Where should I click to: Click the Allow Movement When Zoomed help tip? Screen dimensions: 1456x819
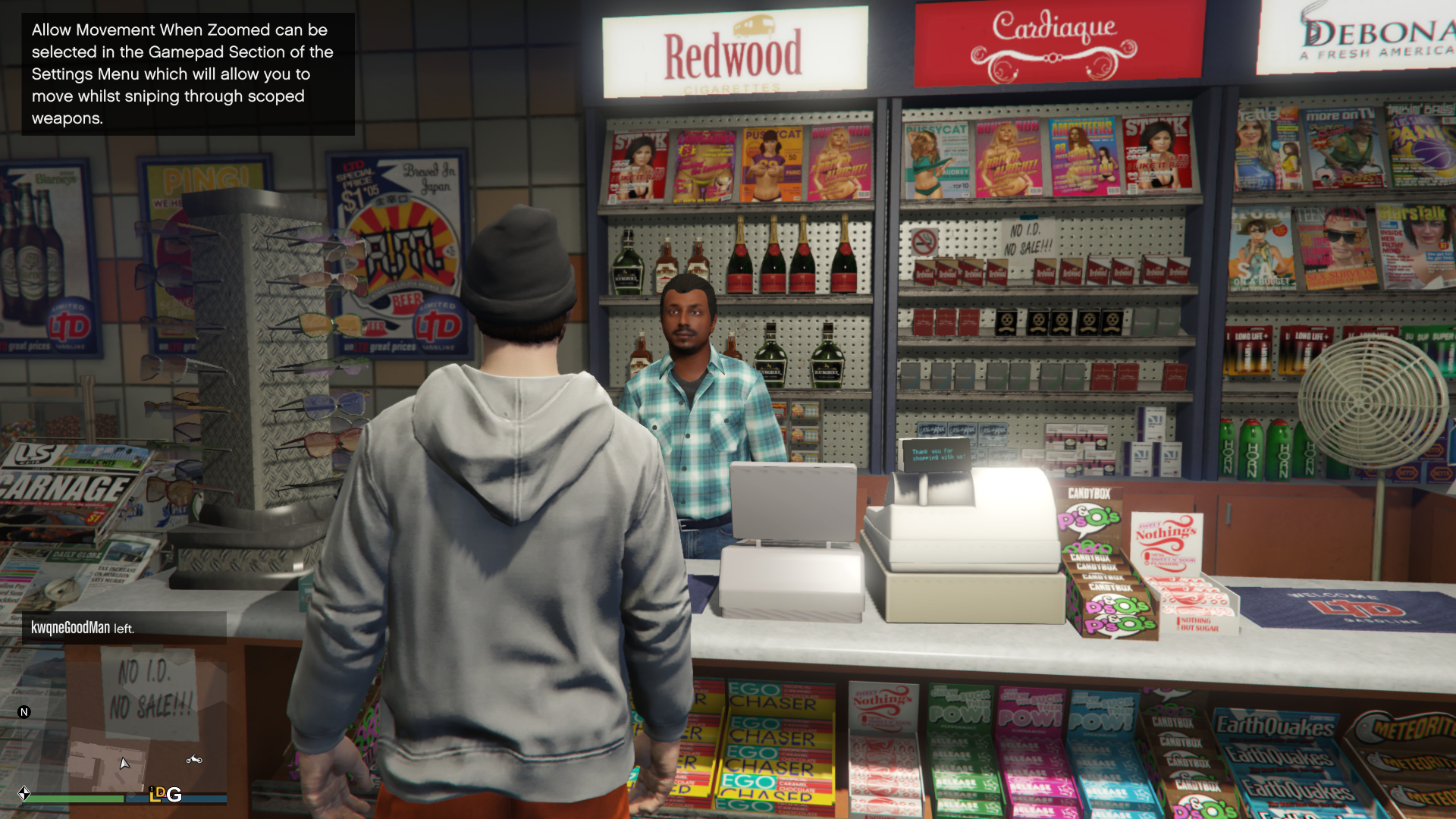click(188, 74)
